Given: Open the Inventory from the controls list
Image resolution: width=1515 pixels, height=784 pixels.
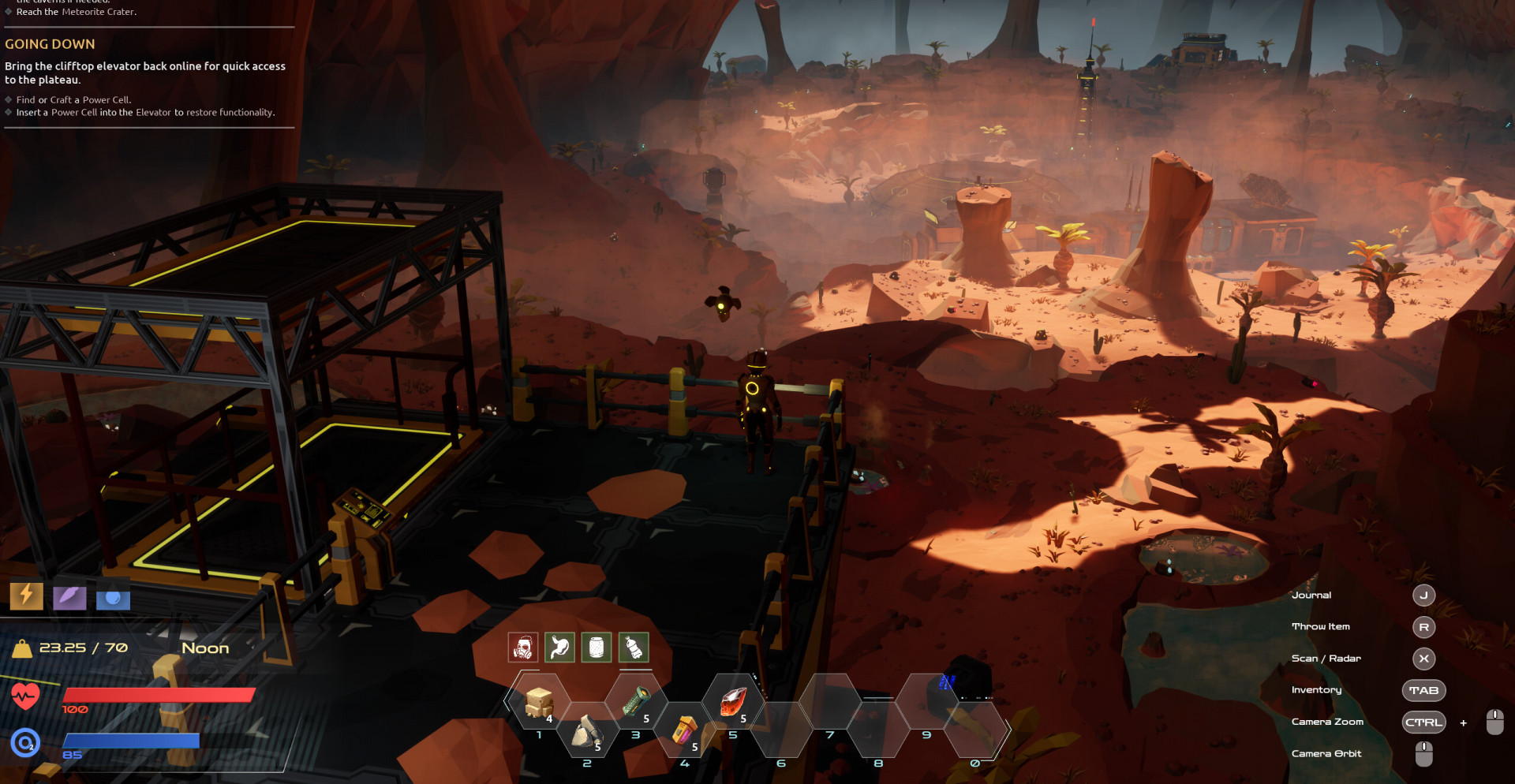Looking at the screenshot, I should 1423,690.
